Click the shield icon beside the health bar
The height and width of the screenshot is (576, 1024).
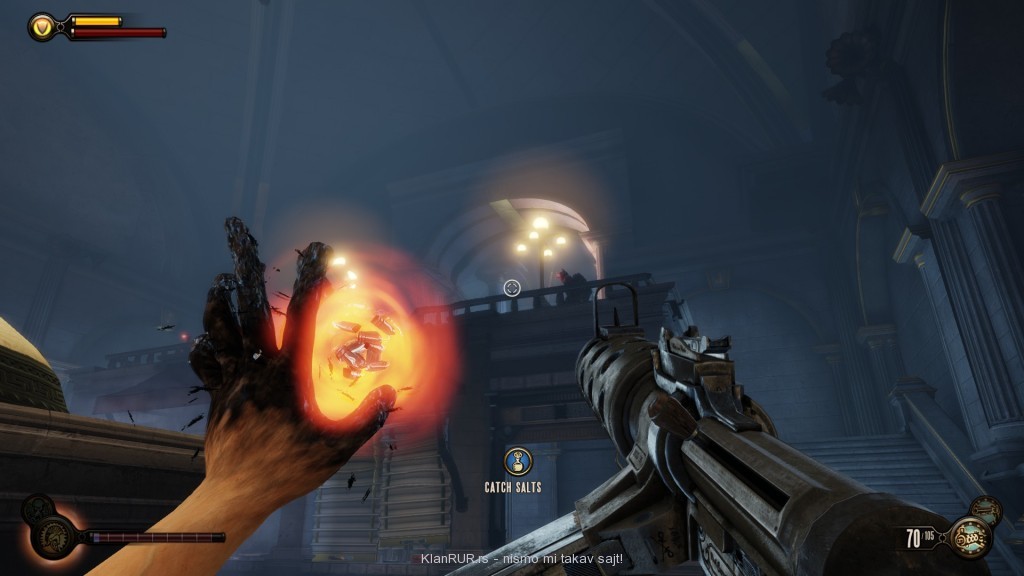pyautogui.click(x=43, y=27)
